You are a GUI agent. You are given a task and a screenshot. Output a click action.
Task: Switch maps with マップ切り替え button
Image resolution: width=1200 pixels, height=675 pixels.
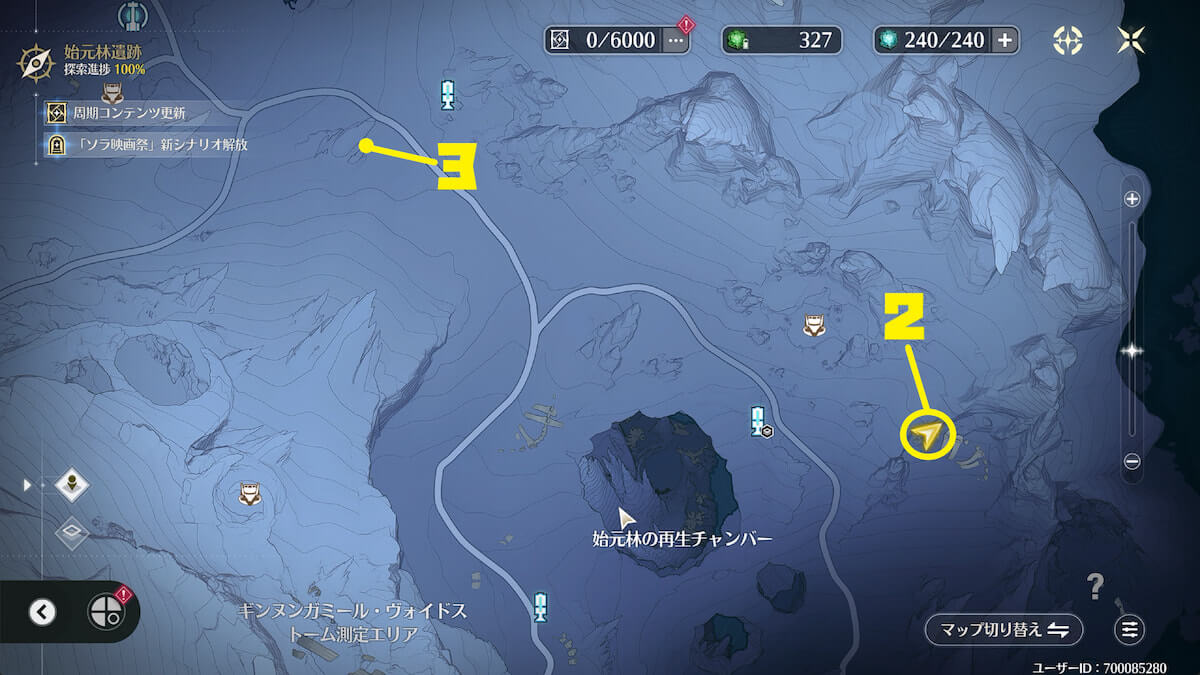coord(1003,629)
